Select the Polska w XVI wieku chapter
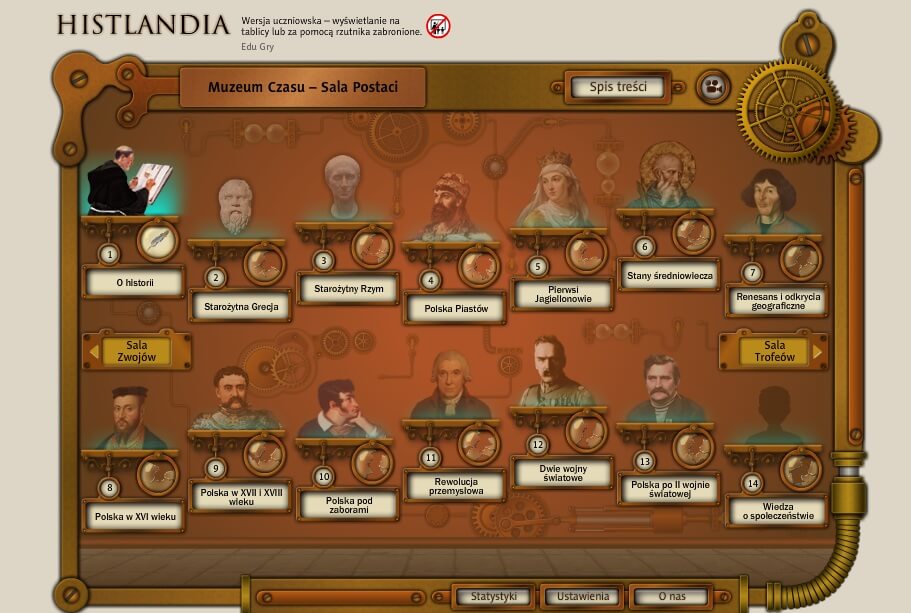This screenshot has height=613, width=911. click(134, 517)
